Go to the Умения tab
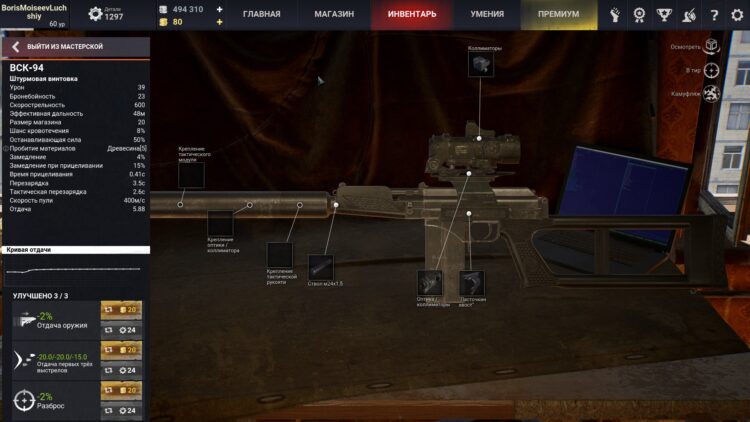The height and width of the screenshot is (422, 750). point(487,15)
